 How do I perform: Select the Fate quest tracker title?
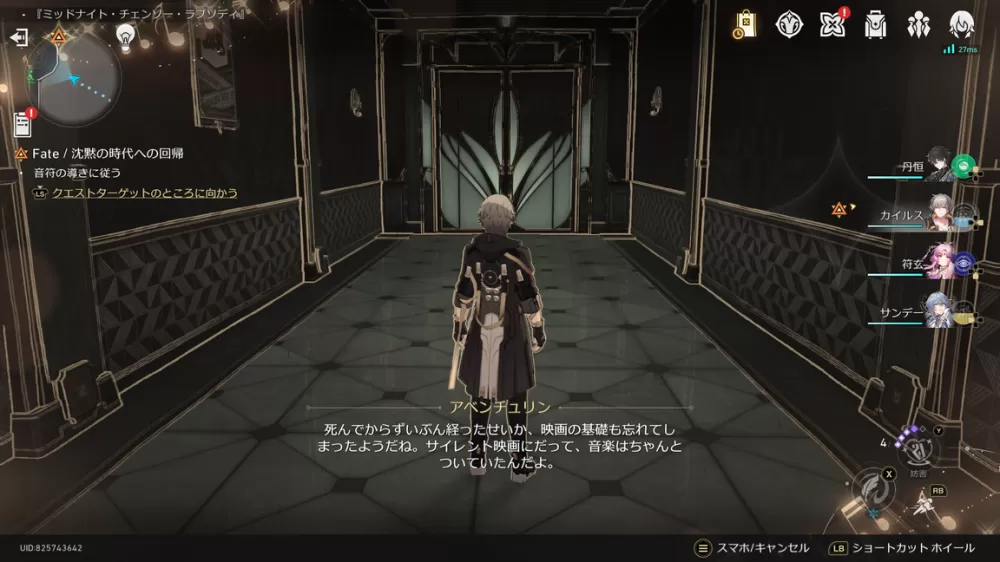107,154
